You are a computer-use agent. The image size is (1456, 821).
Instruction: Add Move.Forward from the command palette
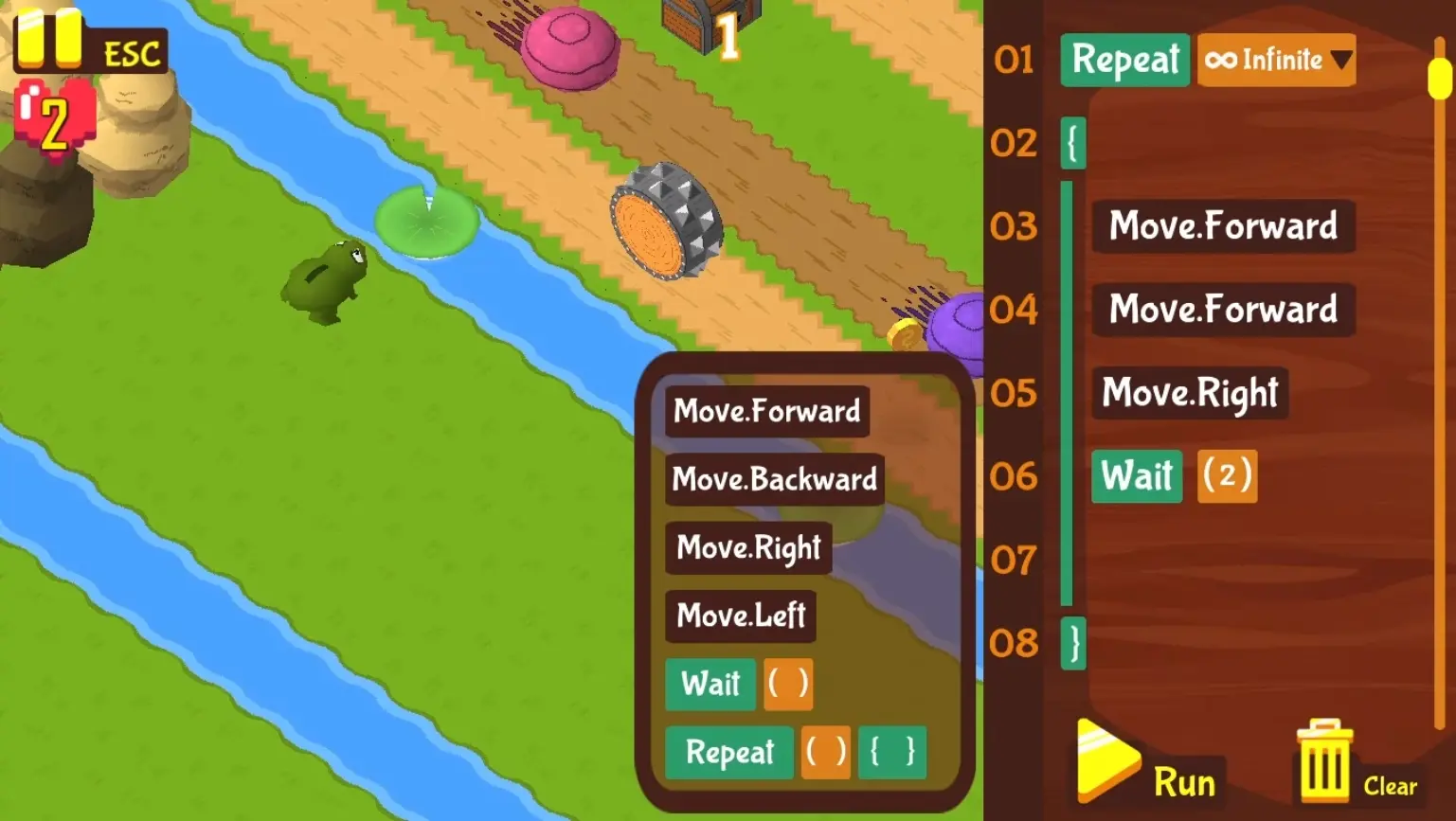pos(766,411)
